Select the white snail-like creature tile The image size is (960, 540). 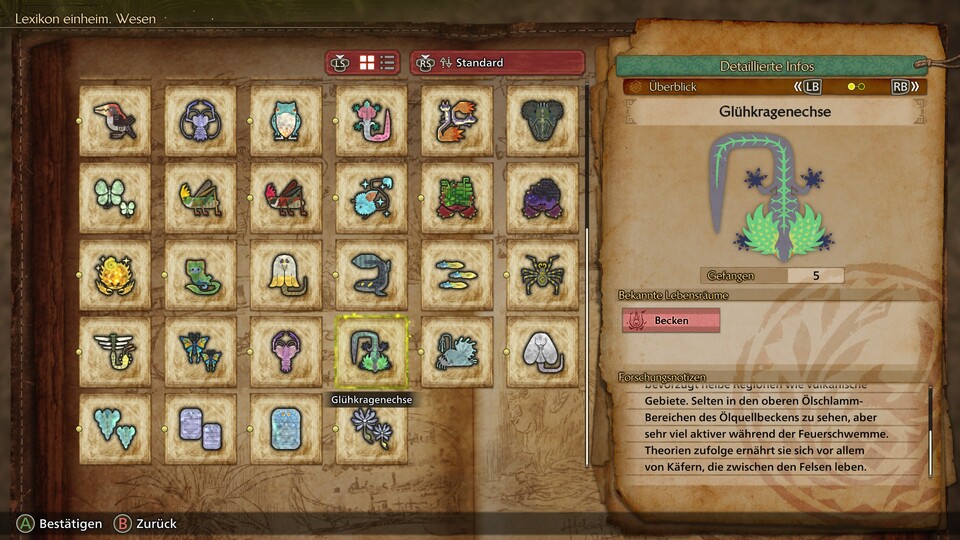coord(542,351)
